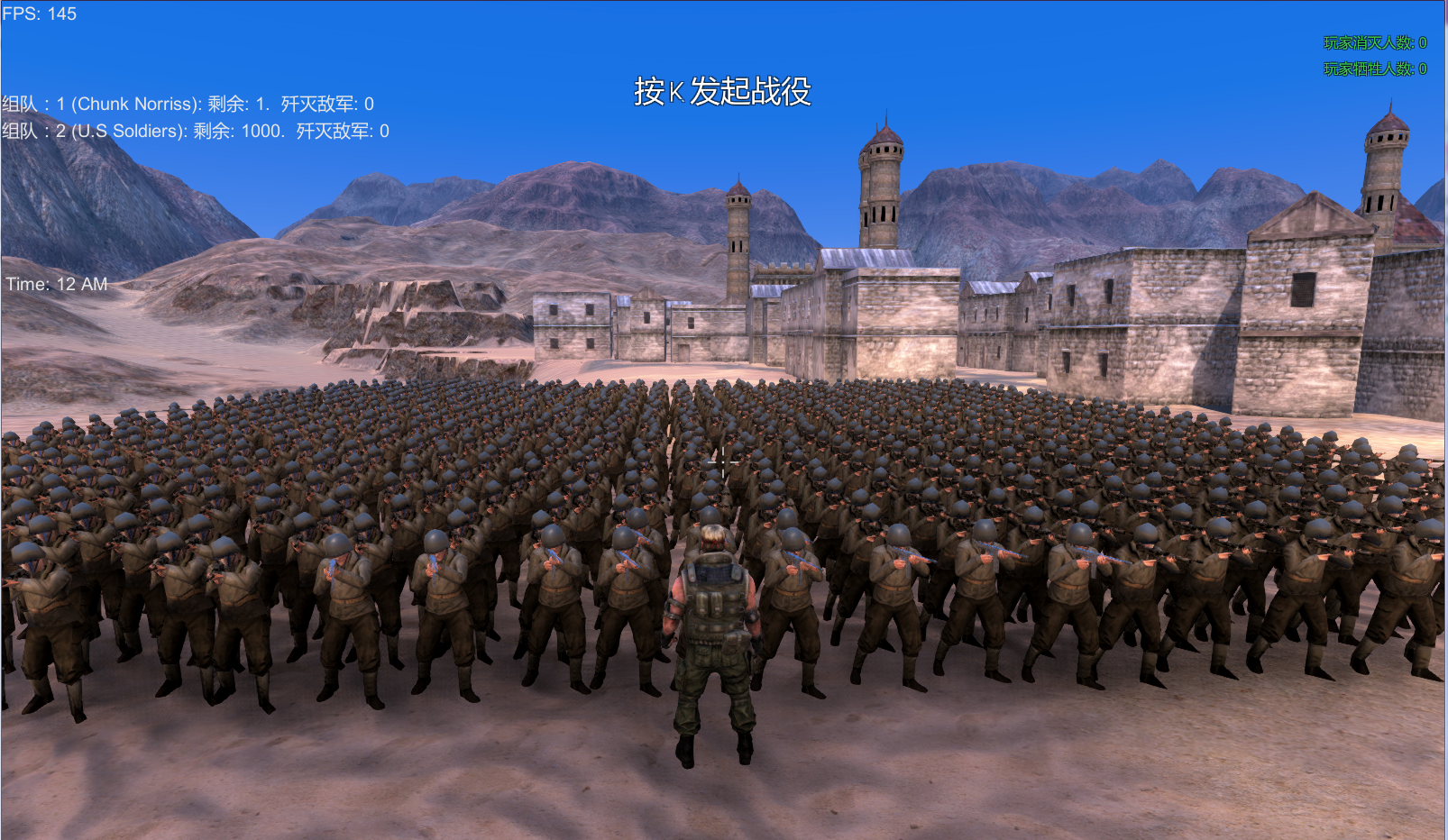
Task: Click the FPS: 145 counter
Action: [38, 14]
